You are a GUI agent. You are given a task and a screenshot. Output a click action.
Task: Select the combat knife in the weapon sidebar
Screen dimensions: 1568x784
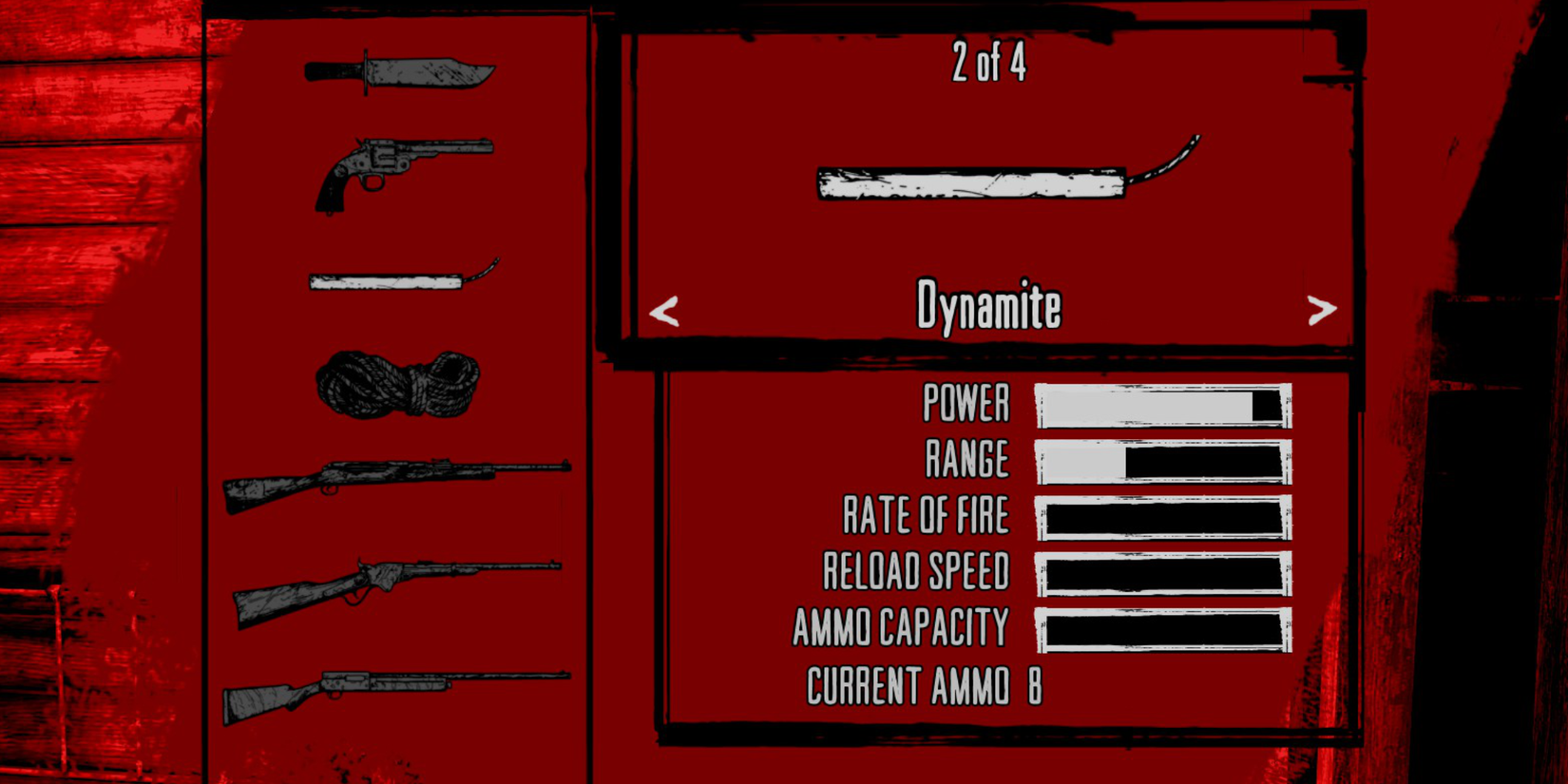click(x=399, y=71)
